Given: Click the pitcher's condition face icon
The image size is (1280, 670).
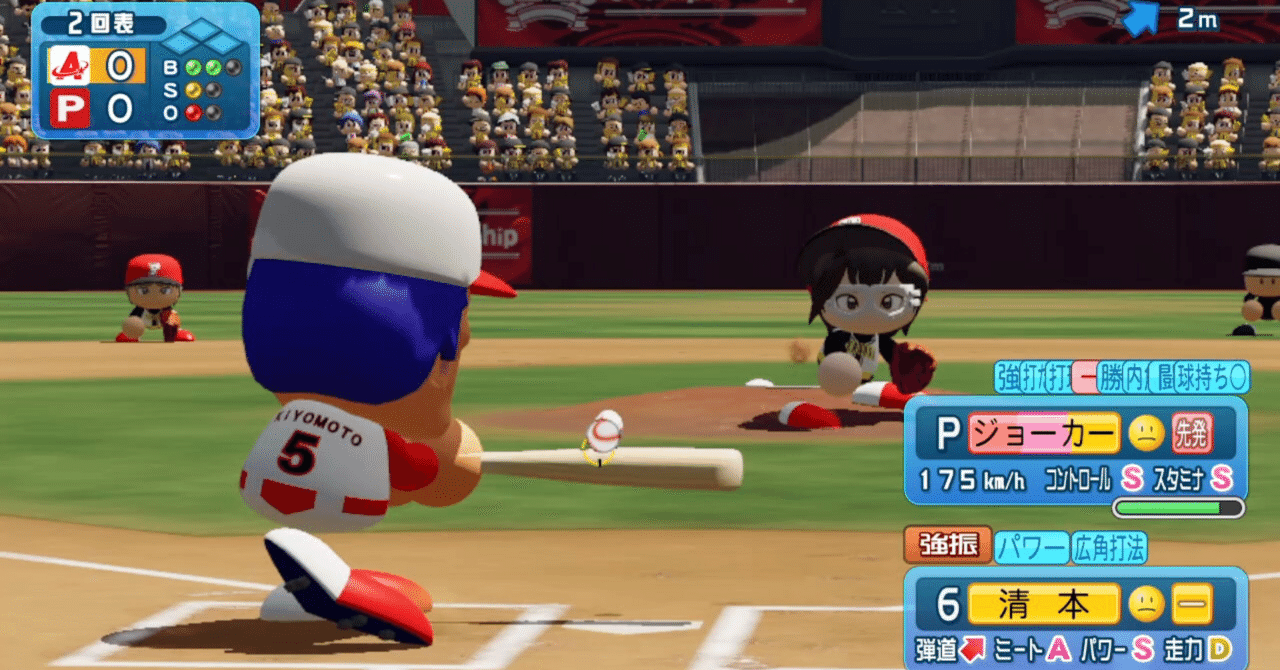Looking at the screenshot, I should click(x=1146, y=433).
